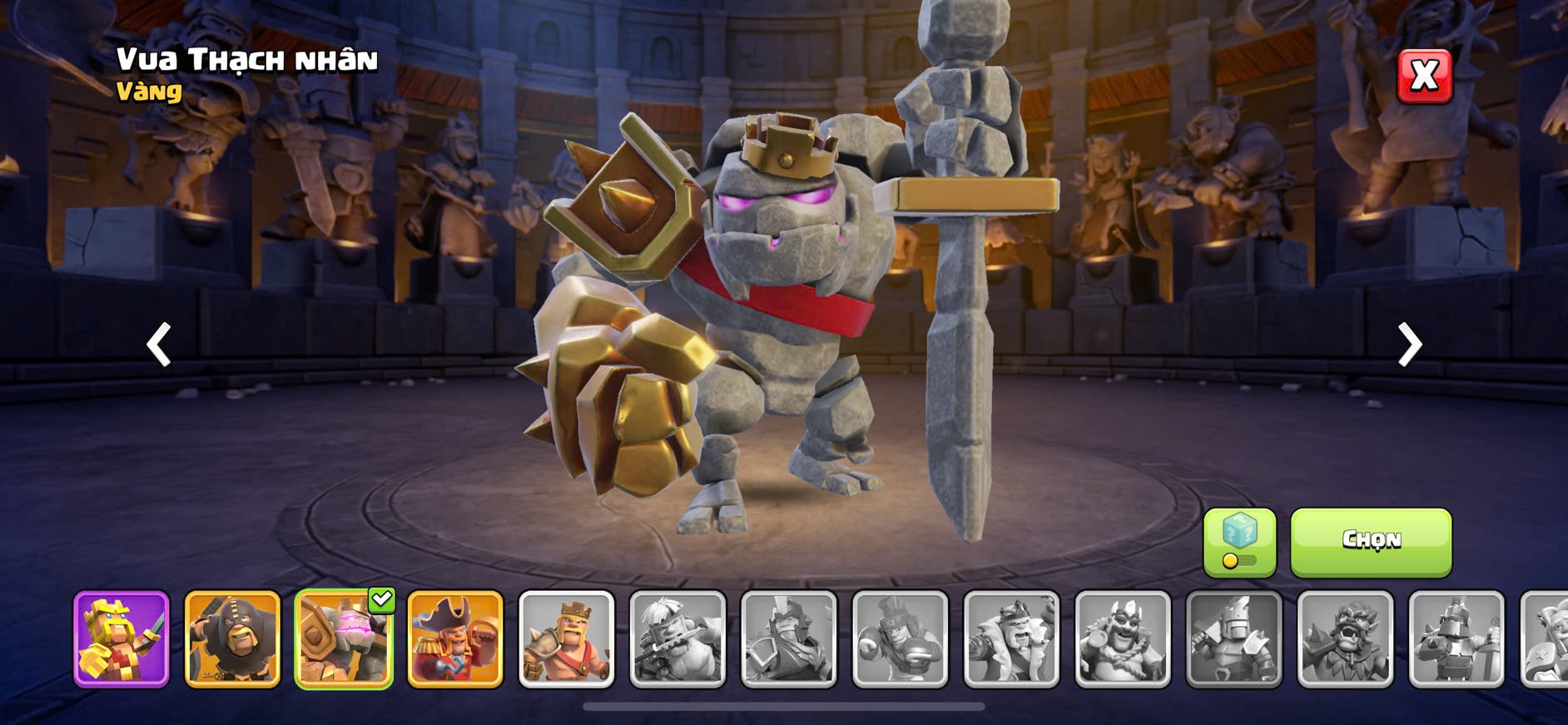Open the cube scenery toggle button

1239,542
